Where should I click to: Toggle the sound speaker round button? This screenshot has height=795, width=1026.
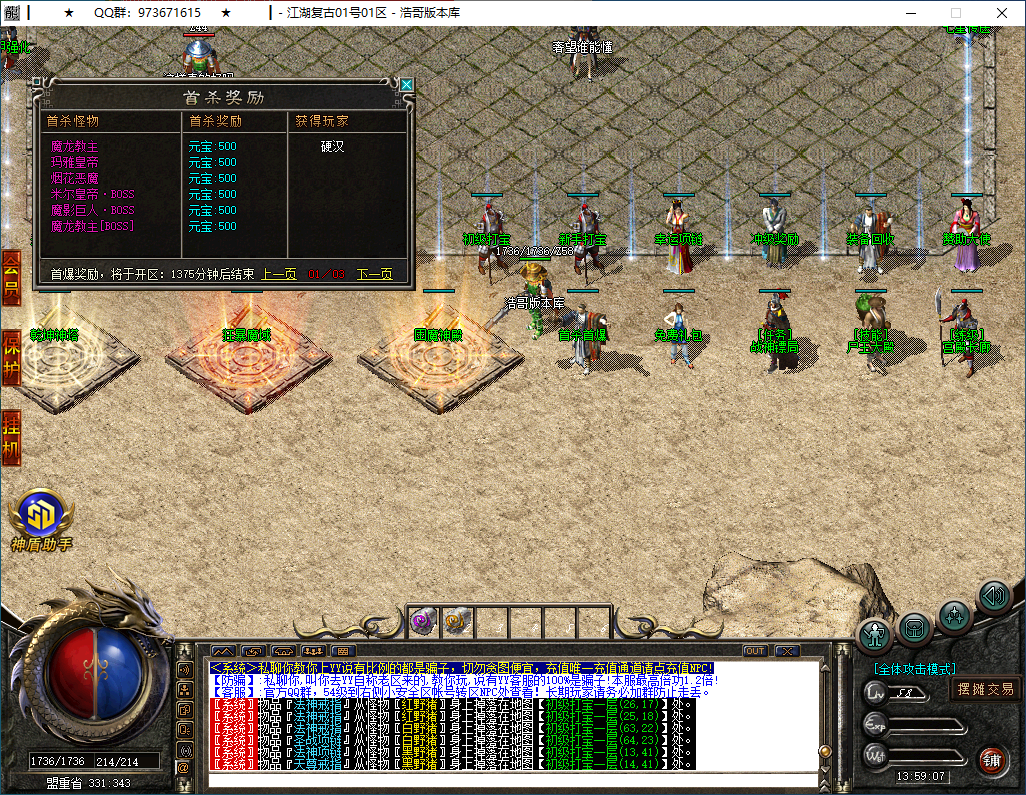tap(994, 598)
